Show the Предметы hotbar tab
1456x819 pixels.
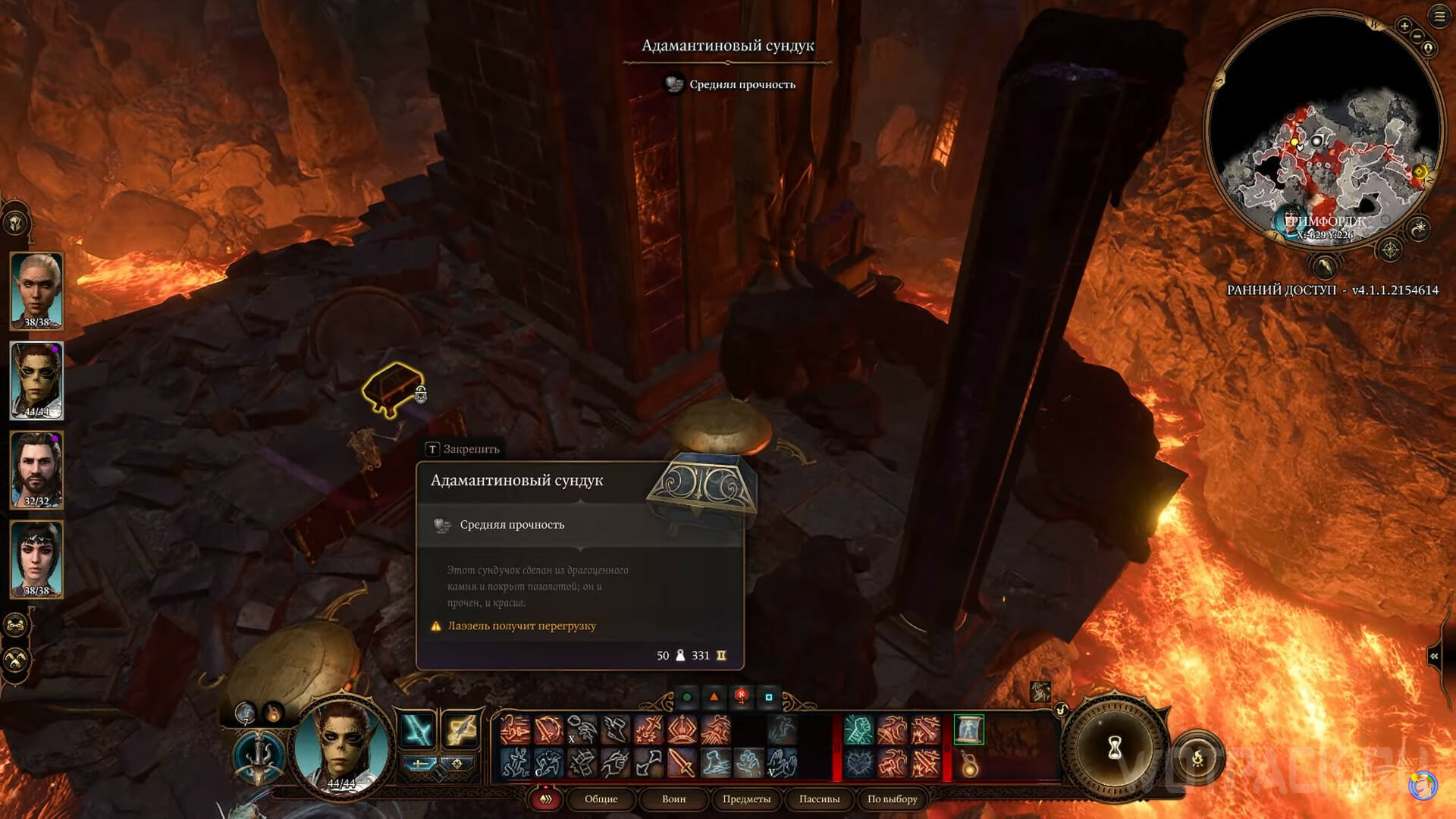[x=746, y=799]
